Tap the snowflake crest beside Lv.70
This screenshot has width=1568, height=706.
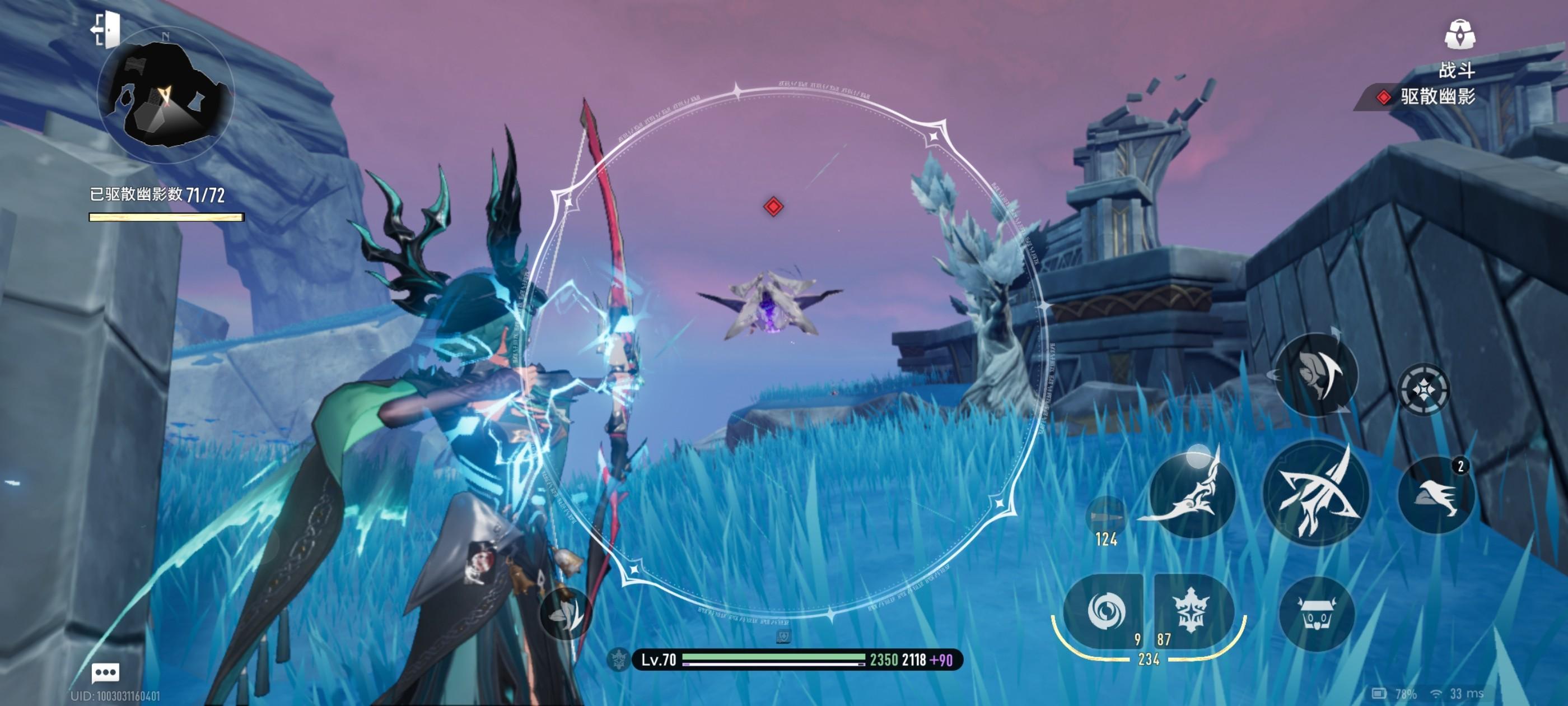619,659
